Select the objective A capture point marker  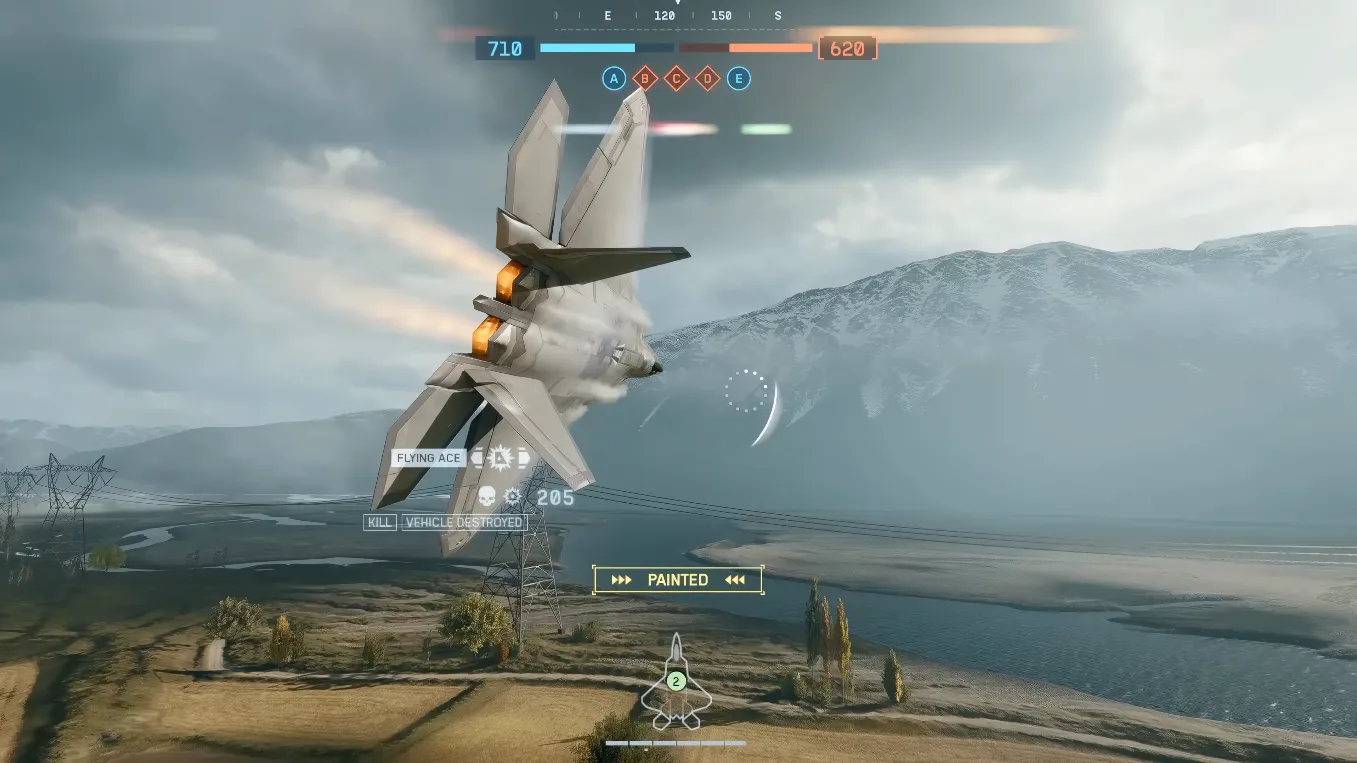click(614, 79)
